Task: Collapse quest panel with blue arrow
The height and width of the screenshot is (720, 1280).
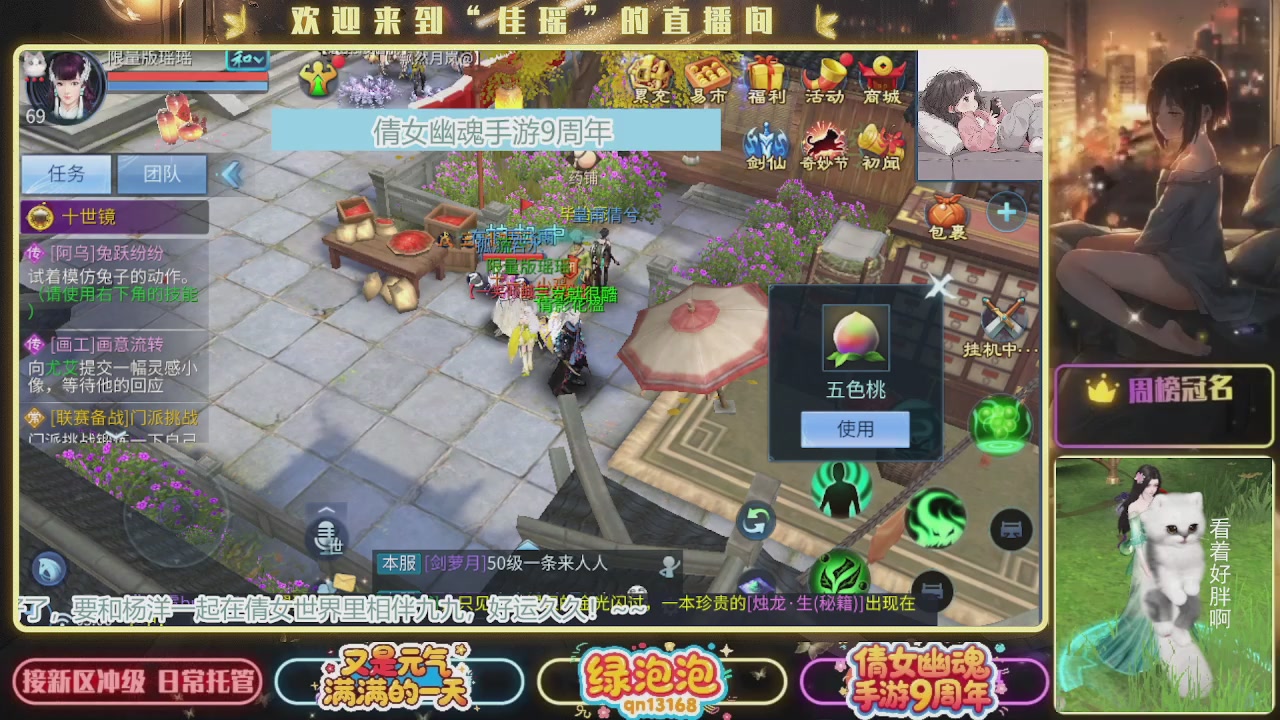Action: pyautogui.click(x=232, y=174)
